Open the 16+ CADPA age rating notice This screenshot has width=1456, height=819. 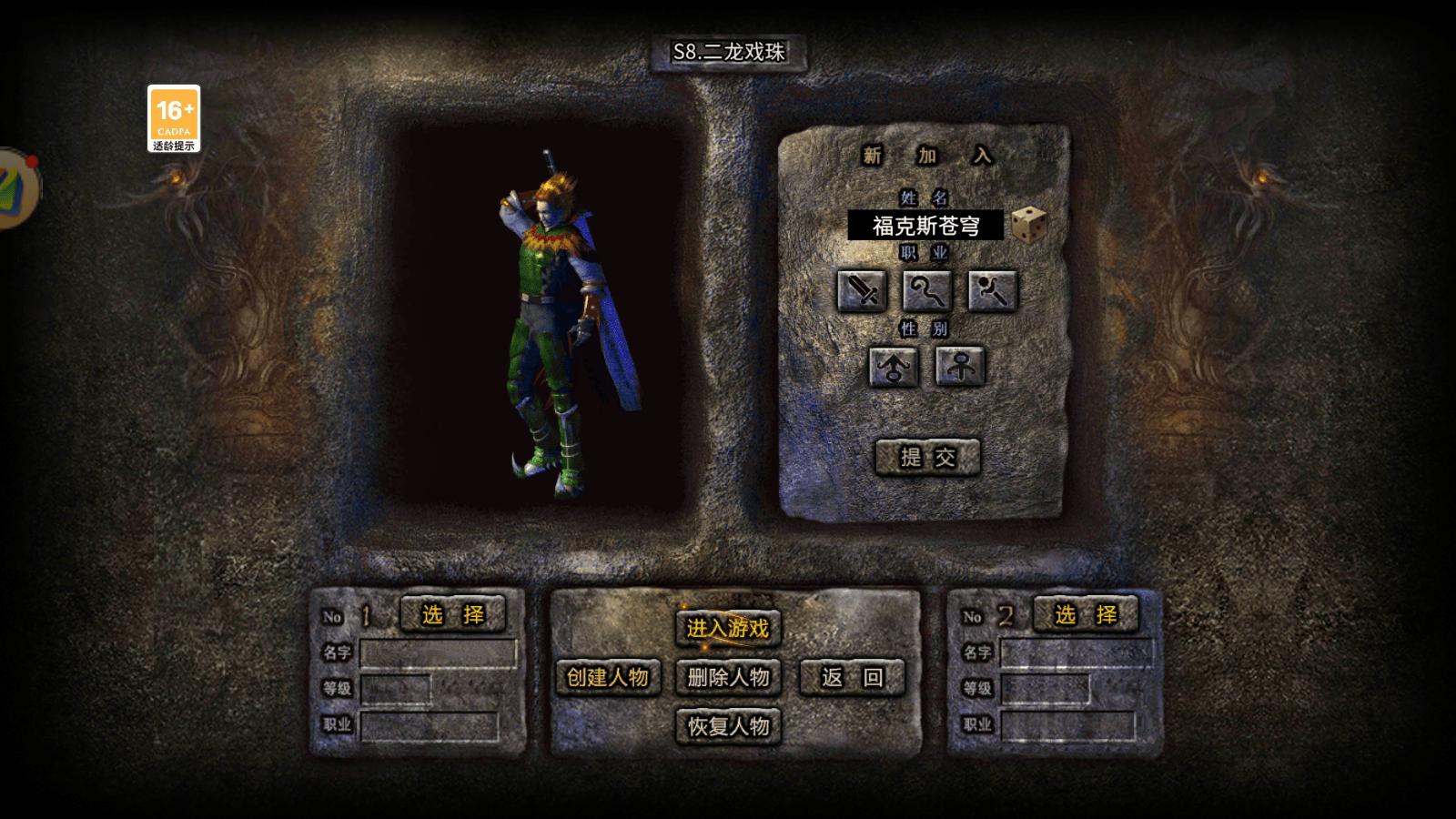click(174, 118)
